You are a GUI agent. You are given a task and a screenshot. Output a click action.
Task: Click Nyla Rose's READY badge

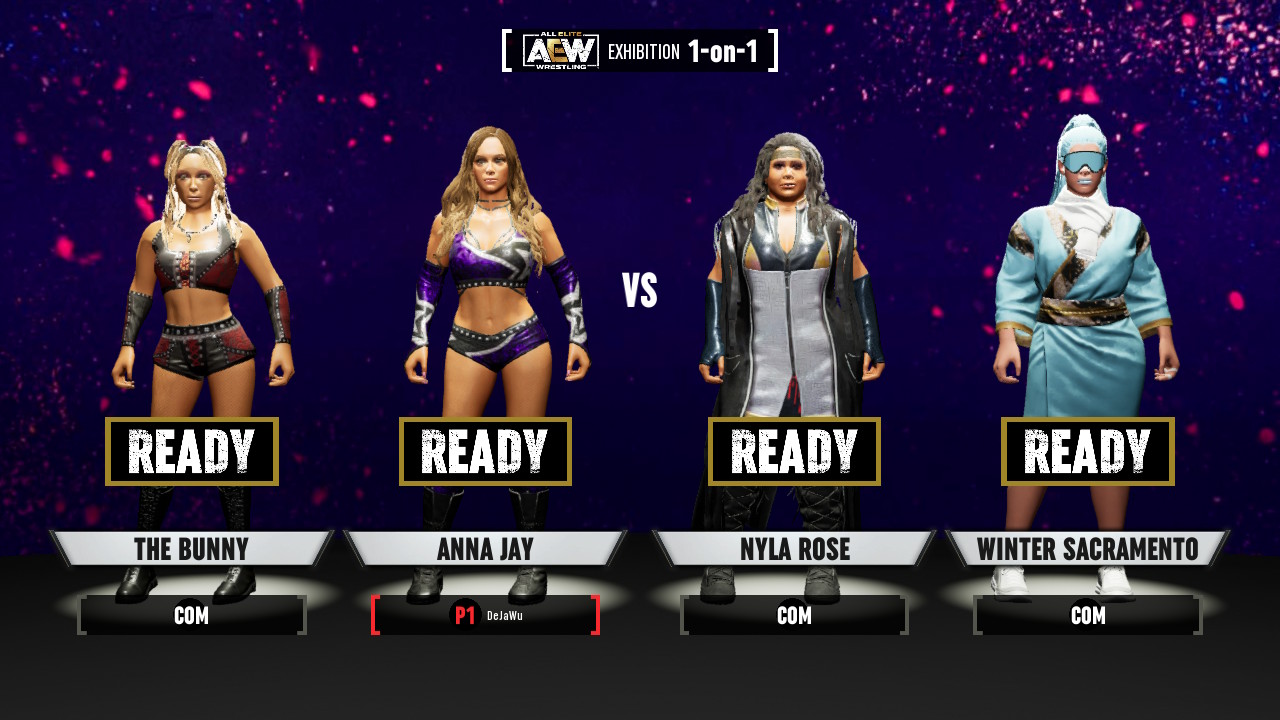[794, 451]
